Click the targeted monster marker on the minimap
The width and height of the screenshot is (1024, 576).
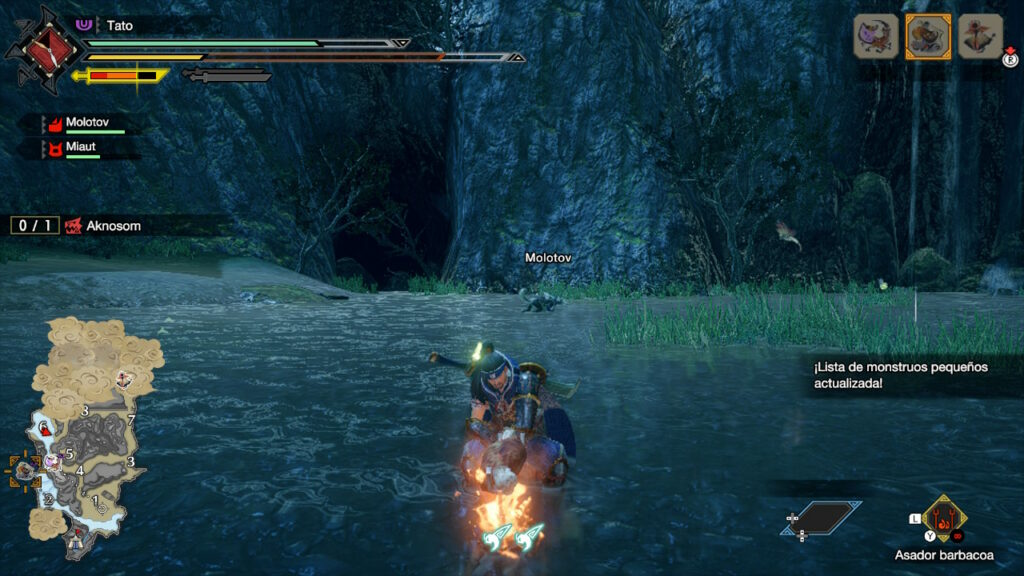pyautogui.click(x=23, y=466)
